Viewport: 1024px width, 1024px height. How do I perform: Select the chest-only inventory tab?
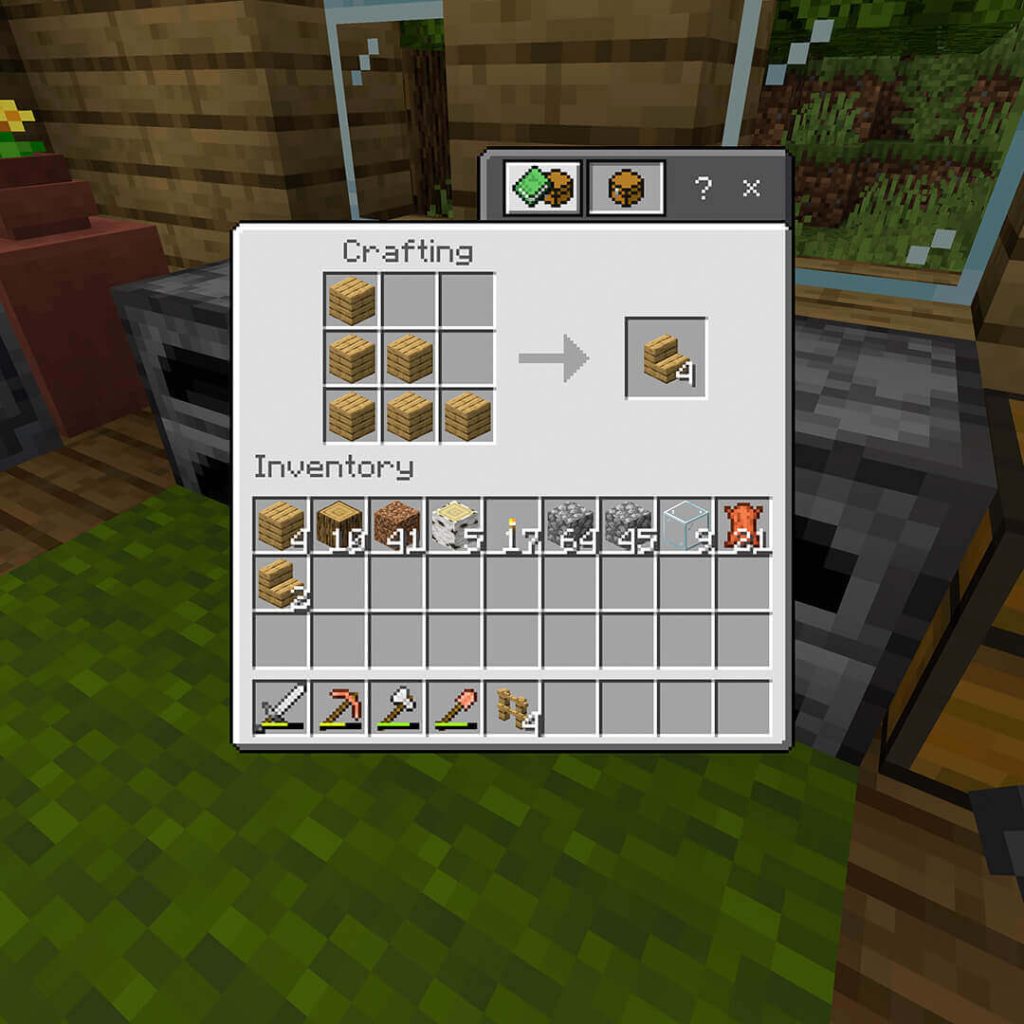[x=626, y=187]
